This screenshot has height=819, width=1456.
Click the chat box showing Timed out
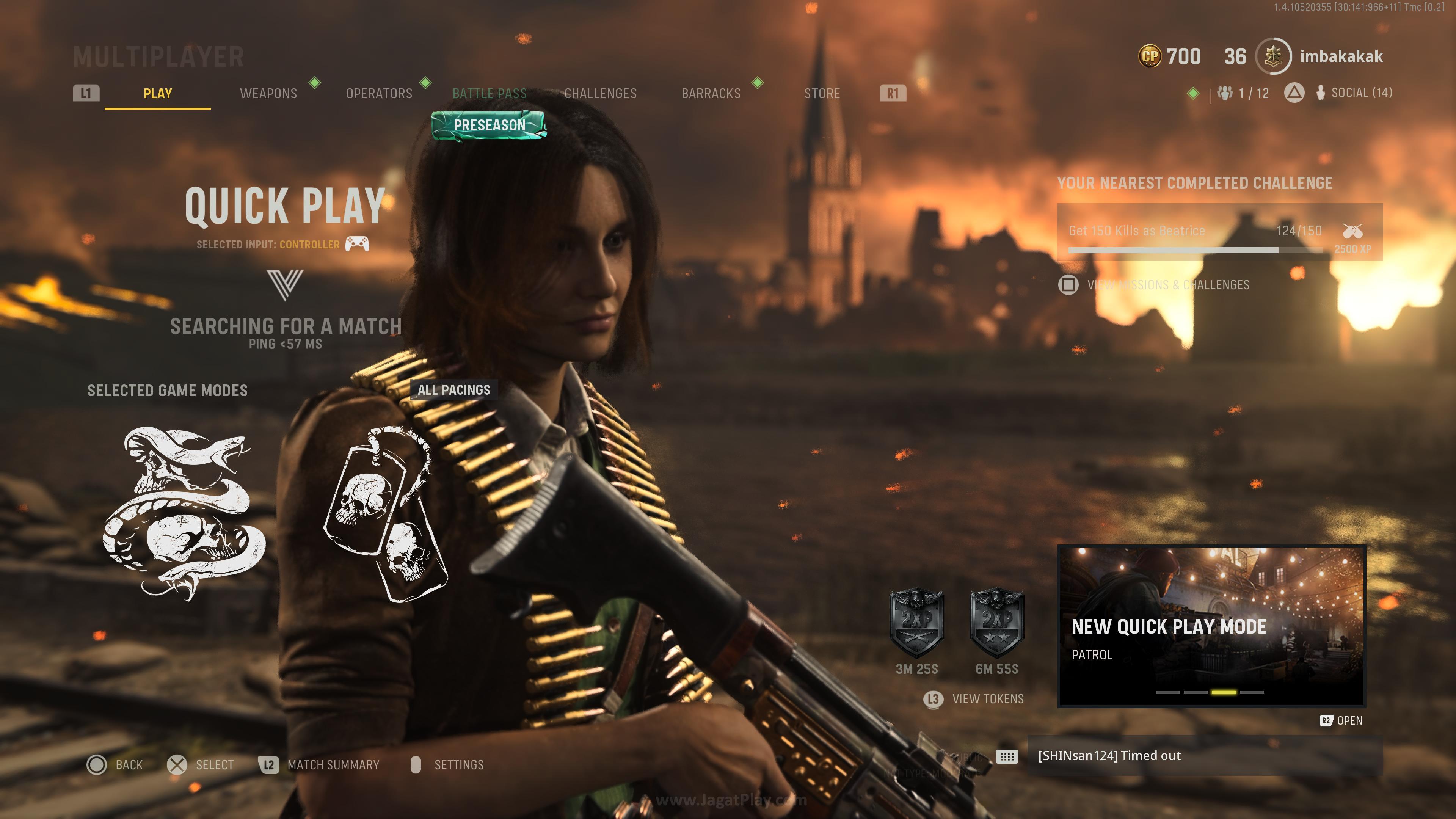(1204, 756)
